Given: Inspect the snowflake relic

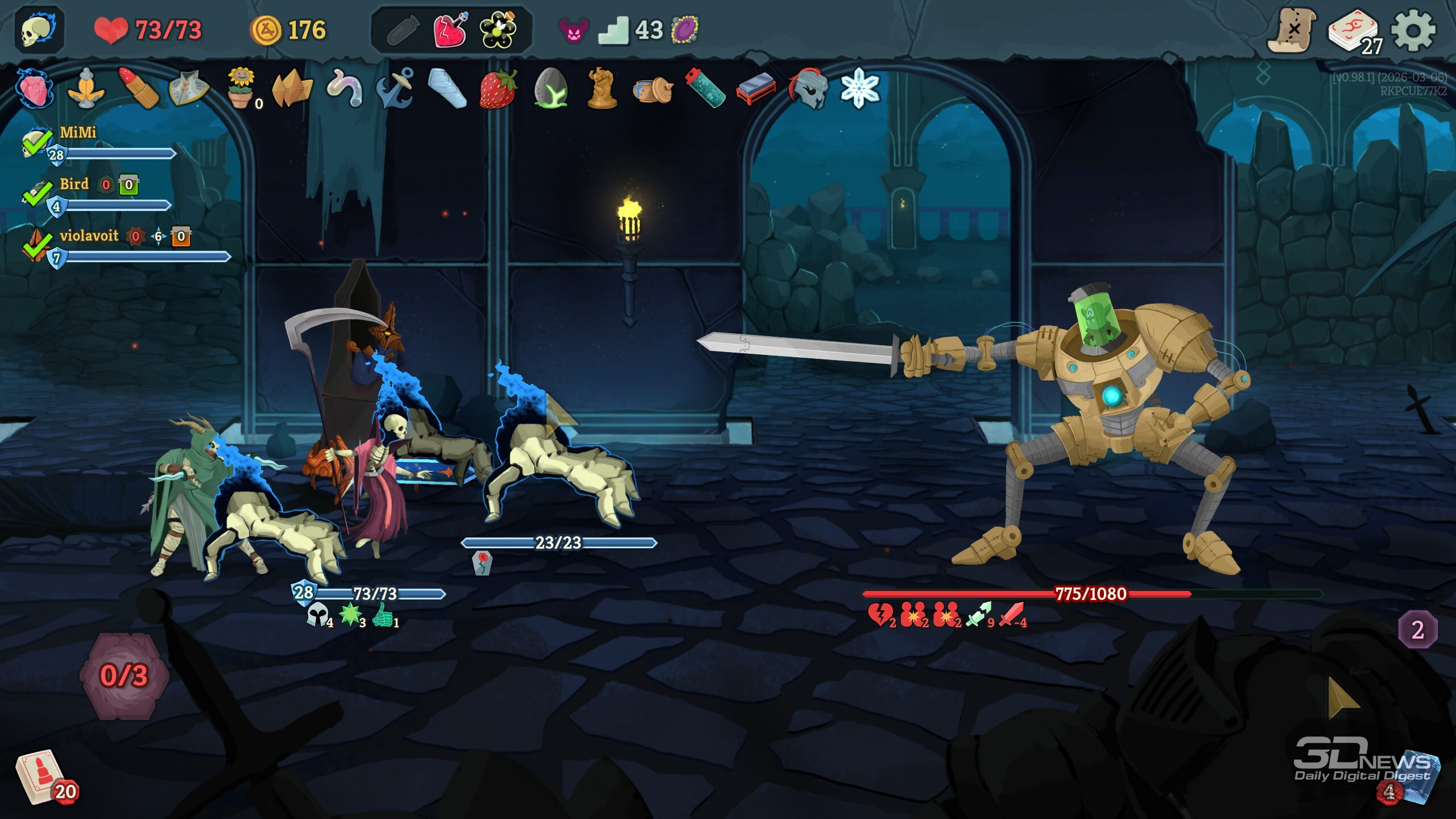Looking at the screenshot, I should click(859, 89).
